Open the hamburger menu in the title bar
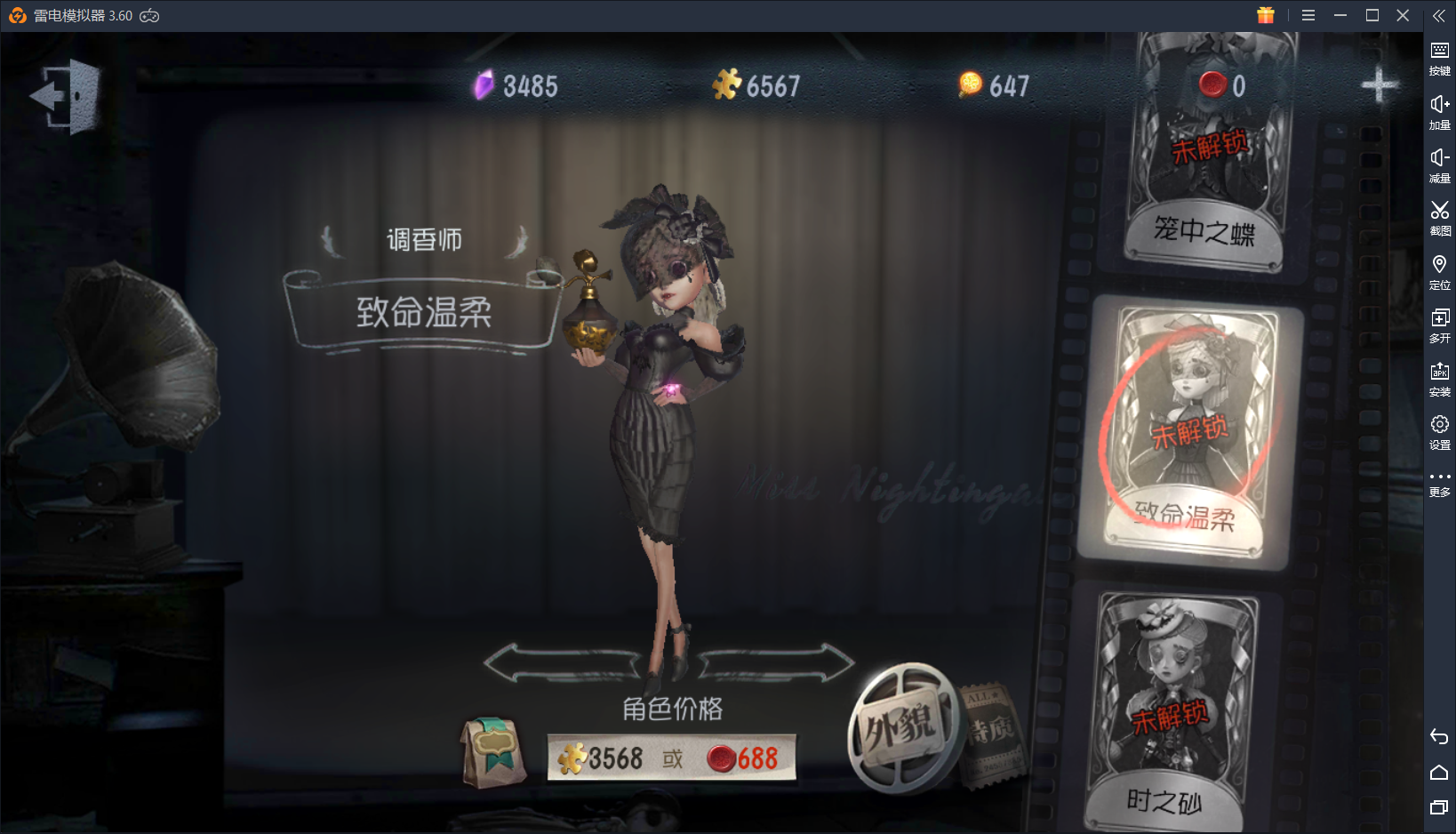 click(x=1308, y=15)
